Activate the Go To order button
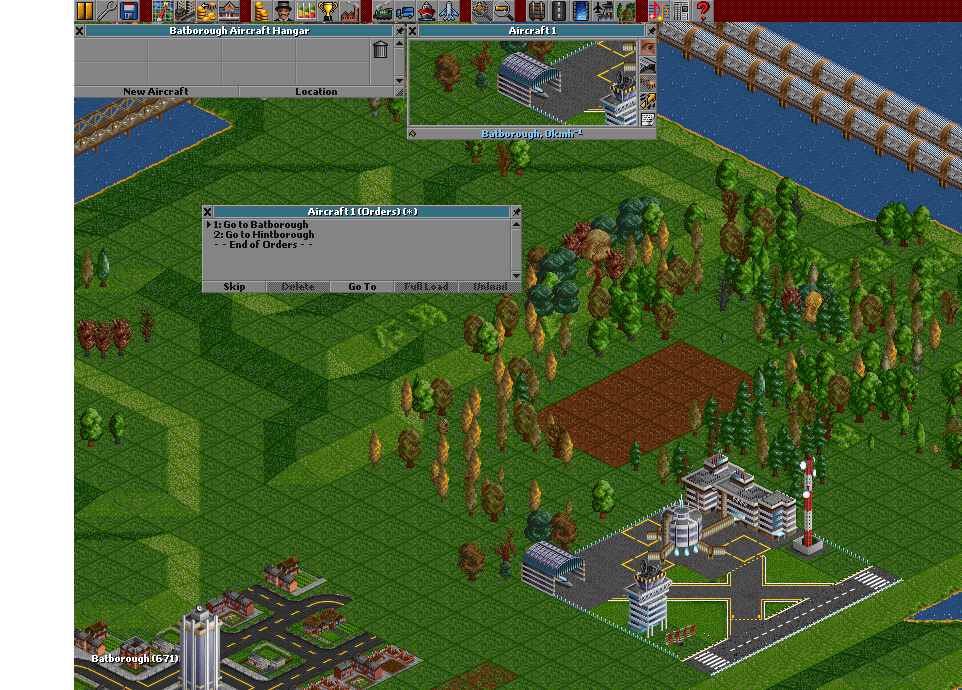Viewport: 962px width, 690px height. 362,287
